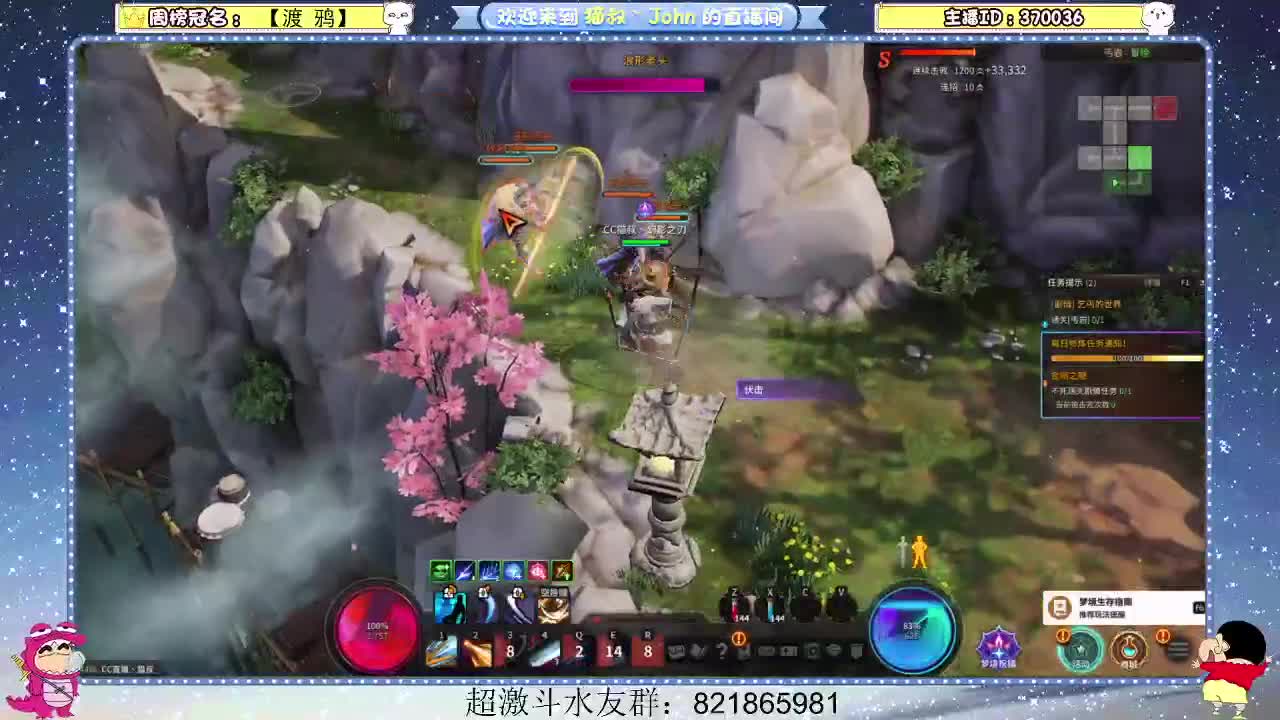Viewport: 1280px width, 720px height.
Task: Open the 梦境祝福 panel icon
Action: [x=998, y=650]
